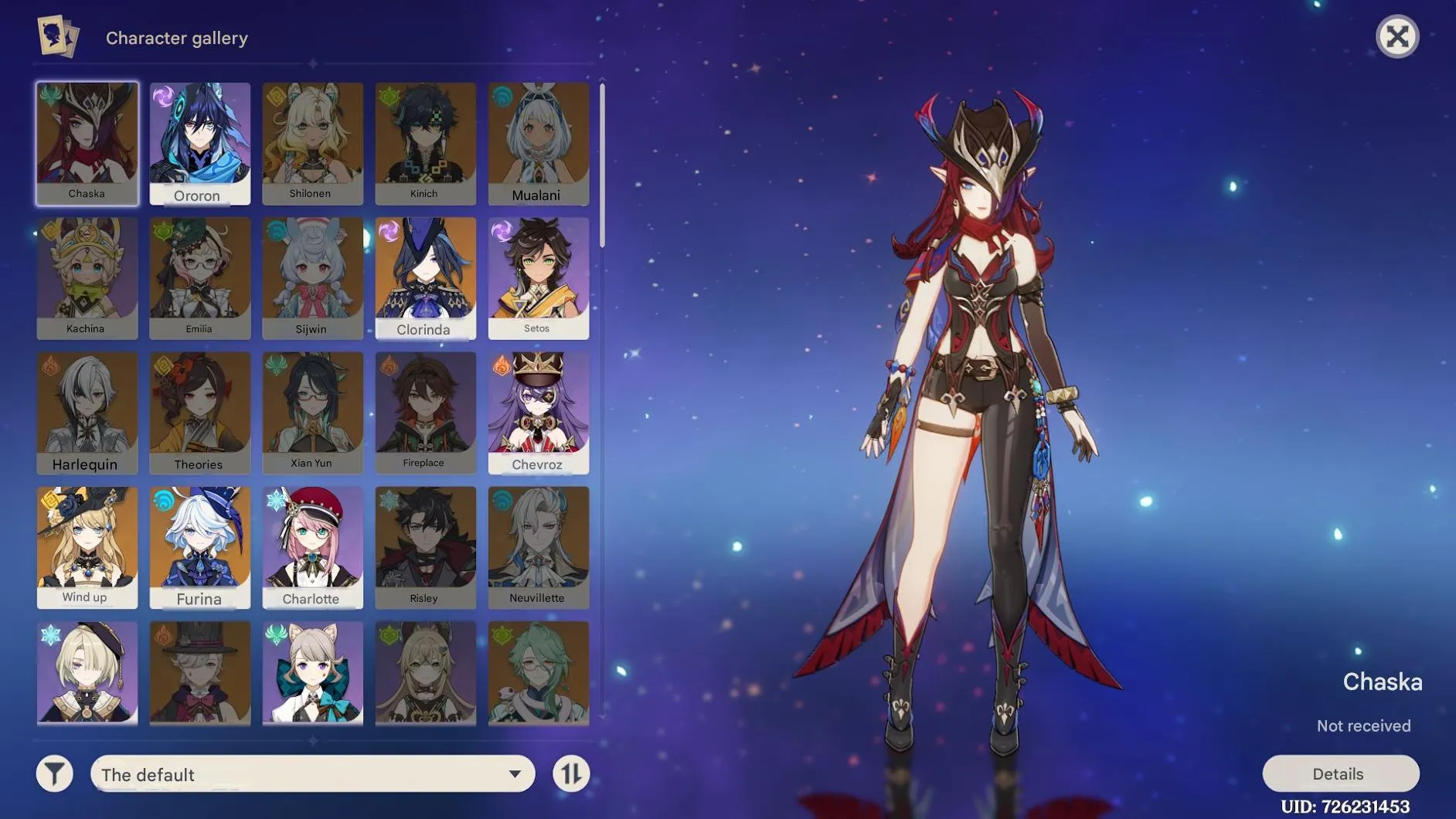Open the sorting dropdown showing The default
The image size is (1456, 819).
pyautogui.click(x=312, y=773)
